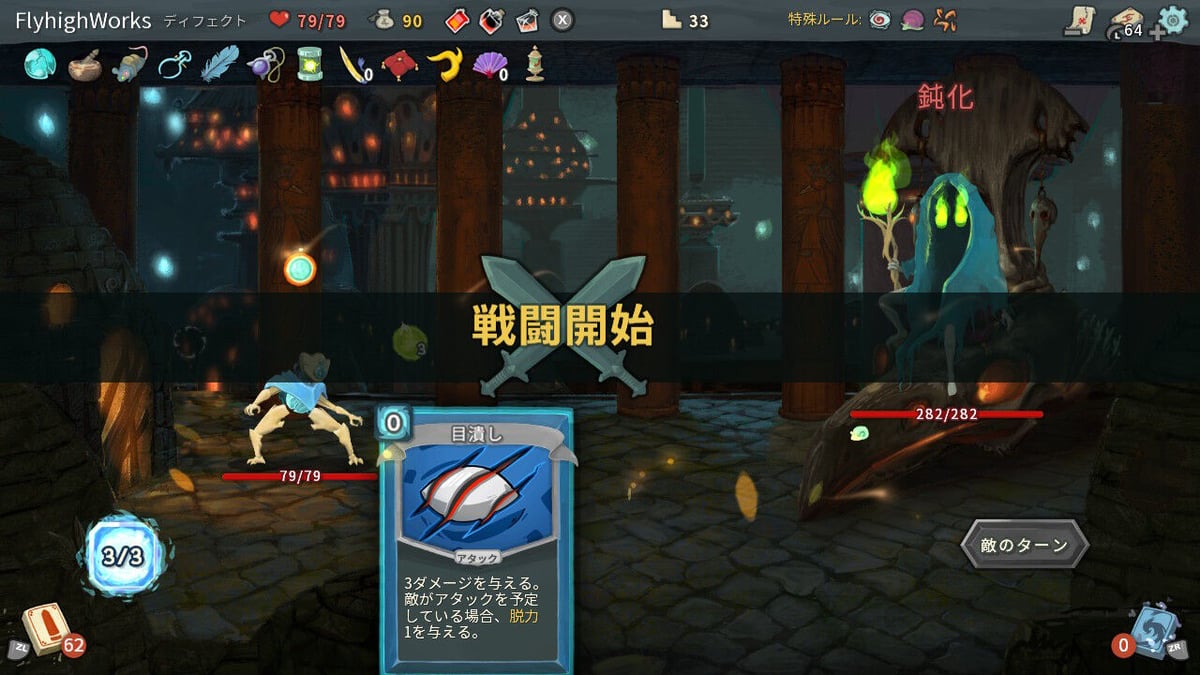Click the 敵のターン end turn button
The height and width of the screenshot is (675, 1200).
pyautogui.click(x=1024, y=545)
